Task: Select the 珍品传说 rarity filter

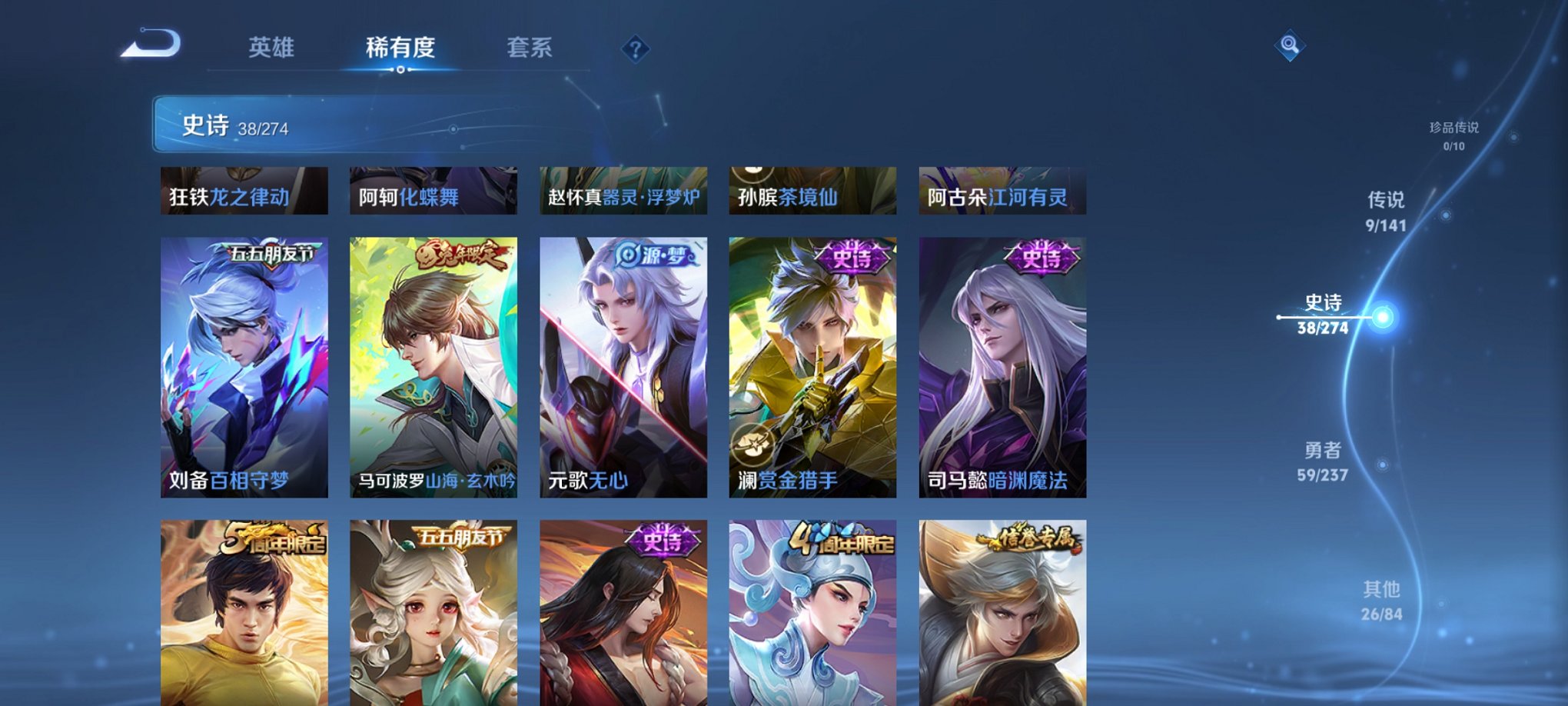Action: coord(1455,135)
